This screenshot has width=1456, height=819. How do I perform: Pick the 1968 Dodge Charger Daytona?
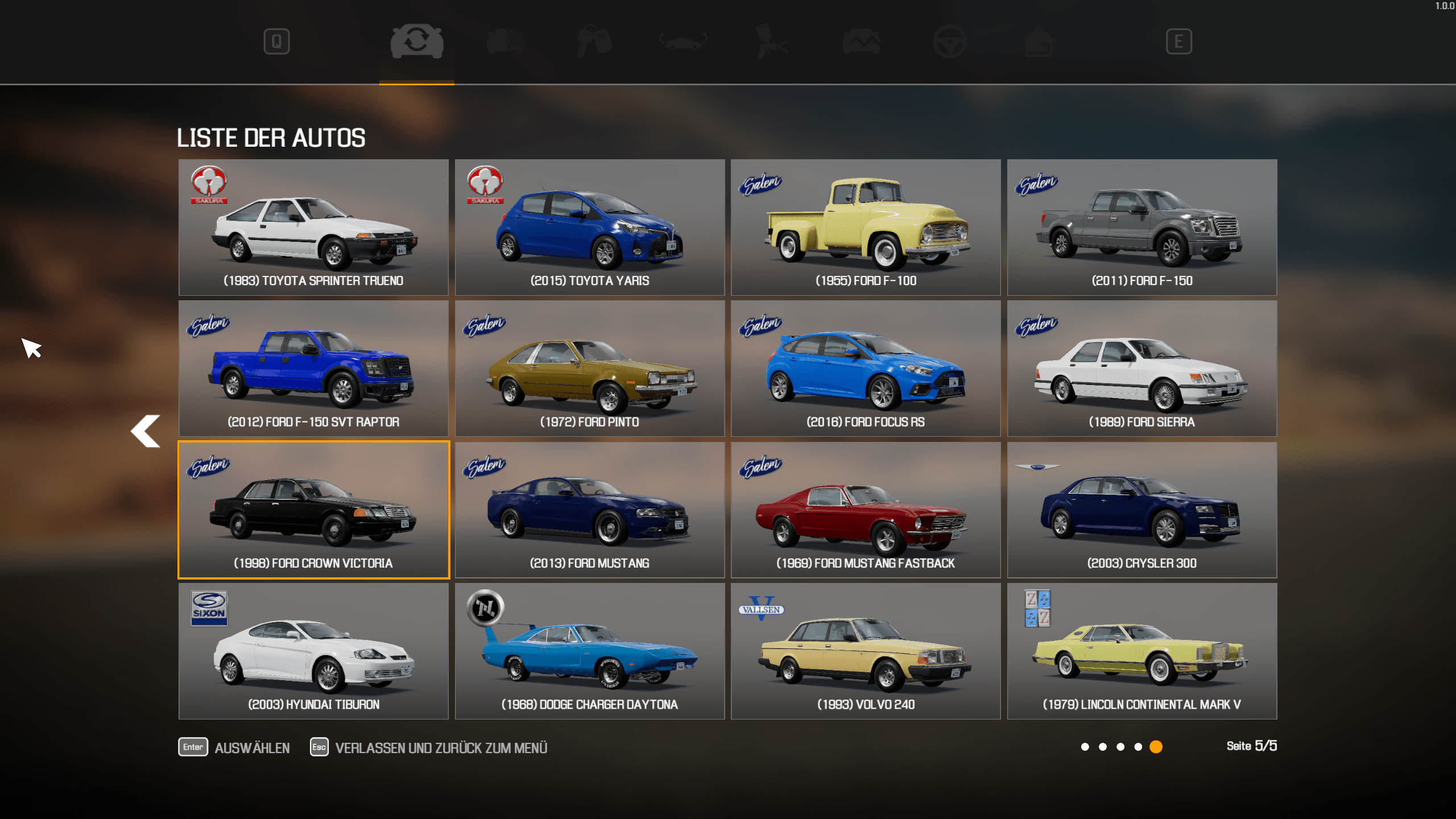589,652
